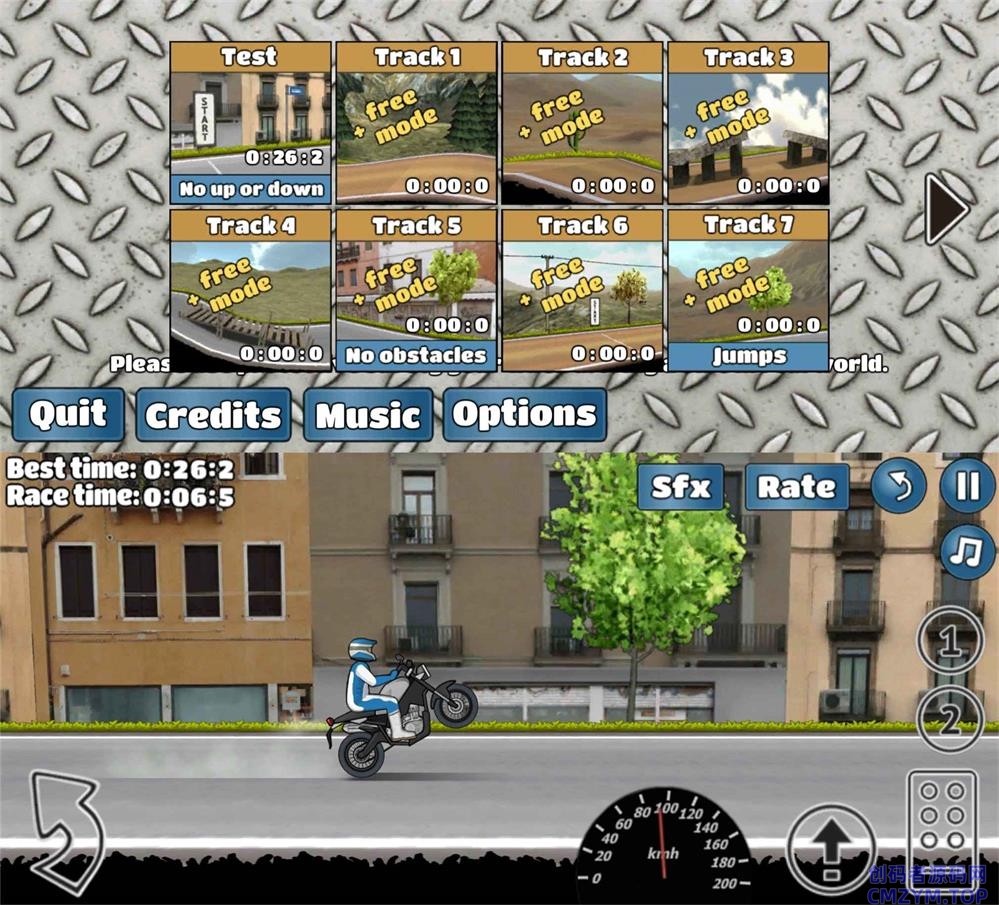This screenshot has width=999, height=905.
Task: Toggle the music note icon
Action: coord(967,551)
